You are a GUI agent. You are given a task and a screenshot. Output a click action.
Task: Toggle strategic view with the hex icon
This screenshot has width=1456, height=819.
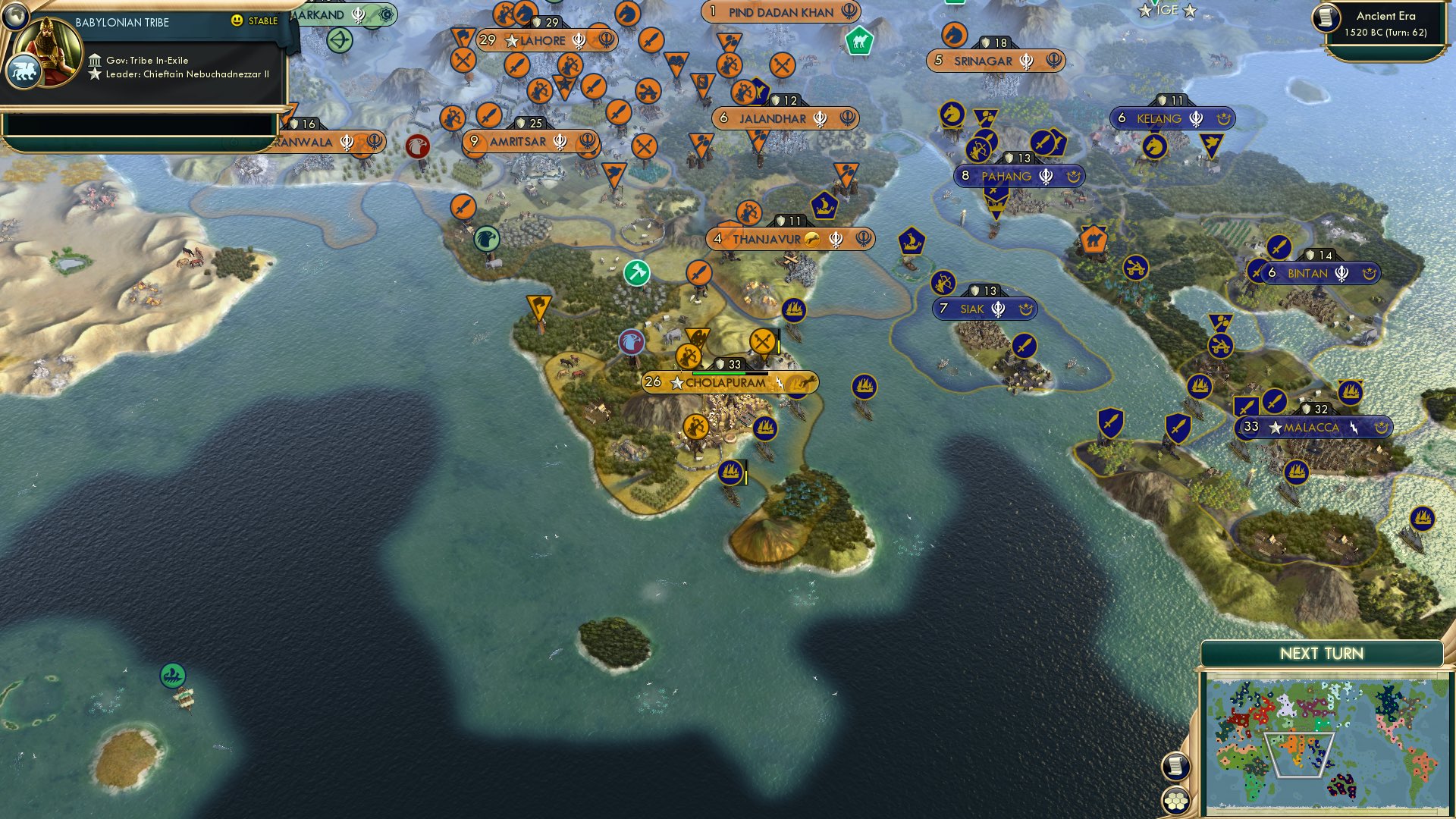click(1175, 798)
